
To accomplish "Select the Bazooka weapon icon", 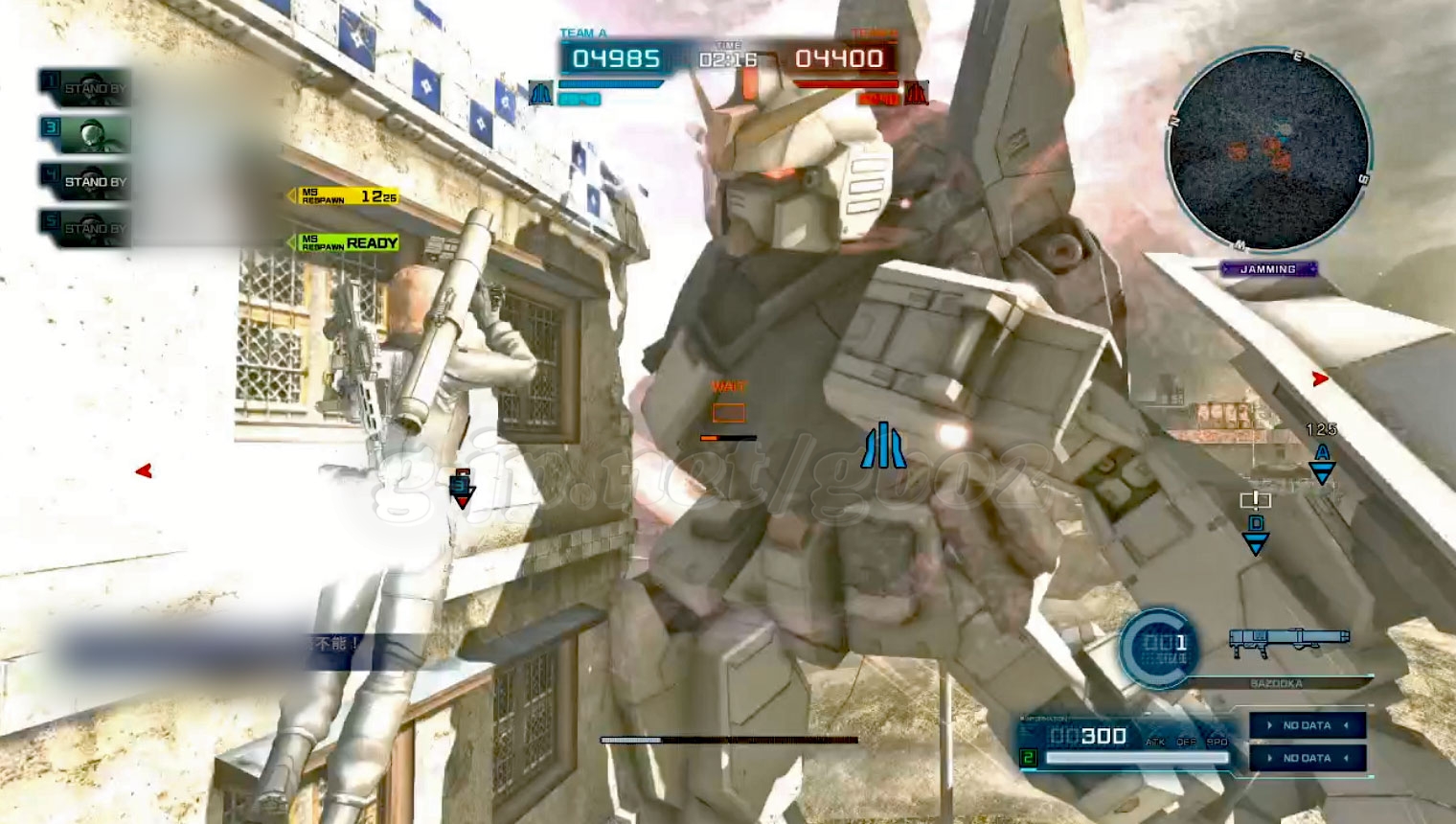I will pyautogui.click(x=1289, y=642).
